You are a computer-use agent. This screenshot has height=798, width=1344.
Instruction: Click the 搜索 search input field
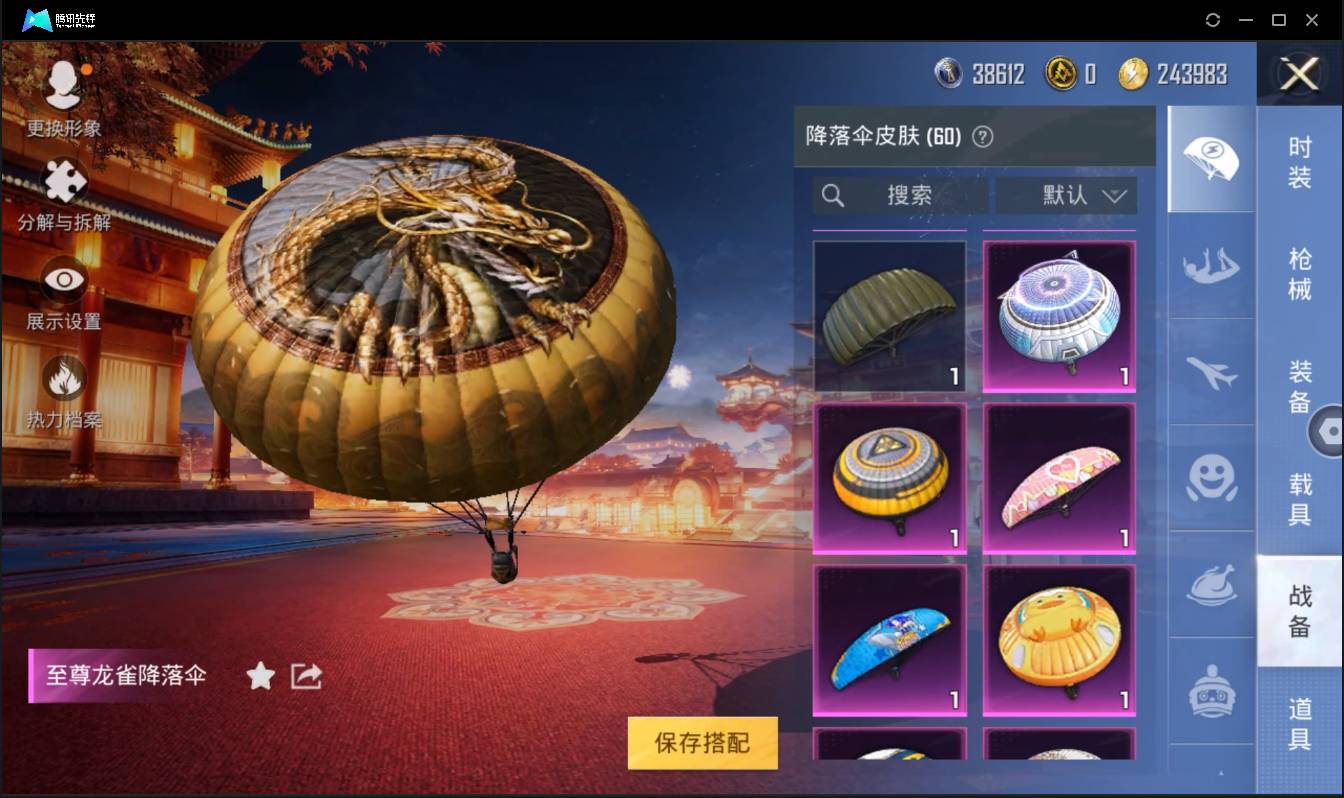click(x=900, y=196)
